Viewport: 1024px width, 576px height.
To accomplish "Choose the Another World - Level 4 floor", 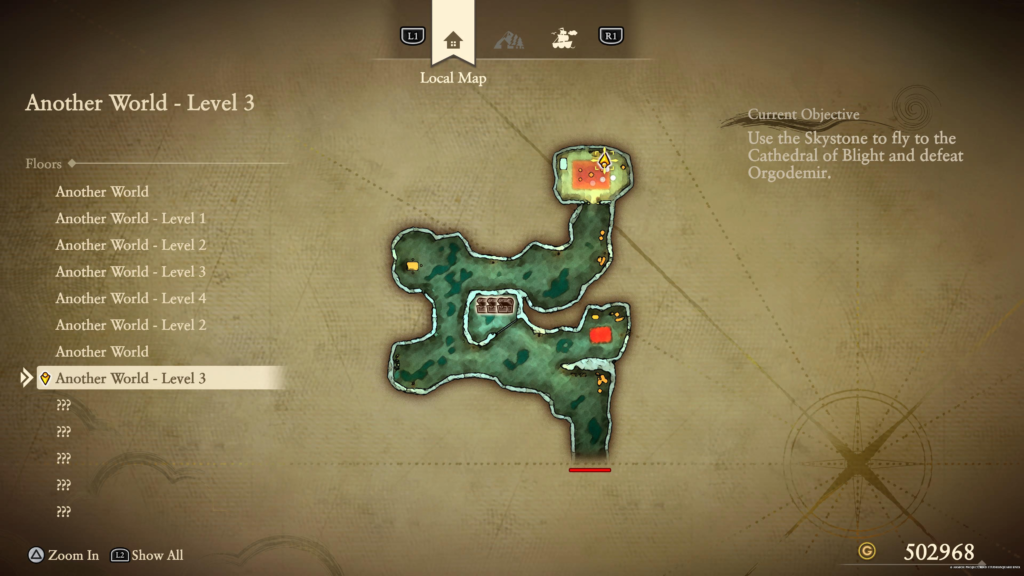I will [x=131, y=298].
